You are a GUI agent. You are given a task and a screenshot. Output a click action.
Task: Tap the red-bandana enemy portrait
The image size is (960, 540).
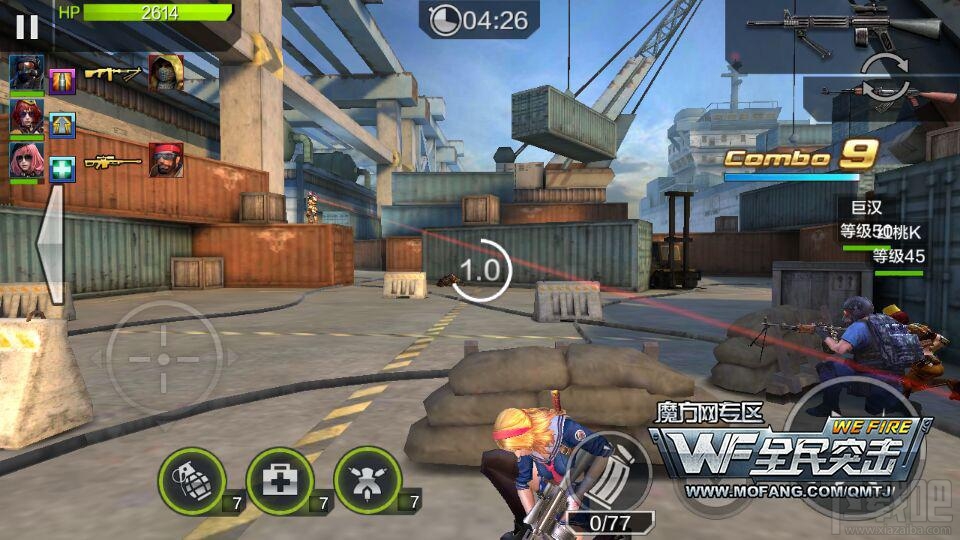pyautogui.click(x=166, y=160)
